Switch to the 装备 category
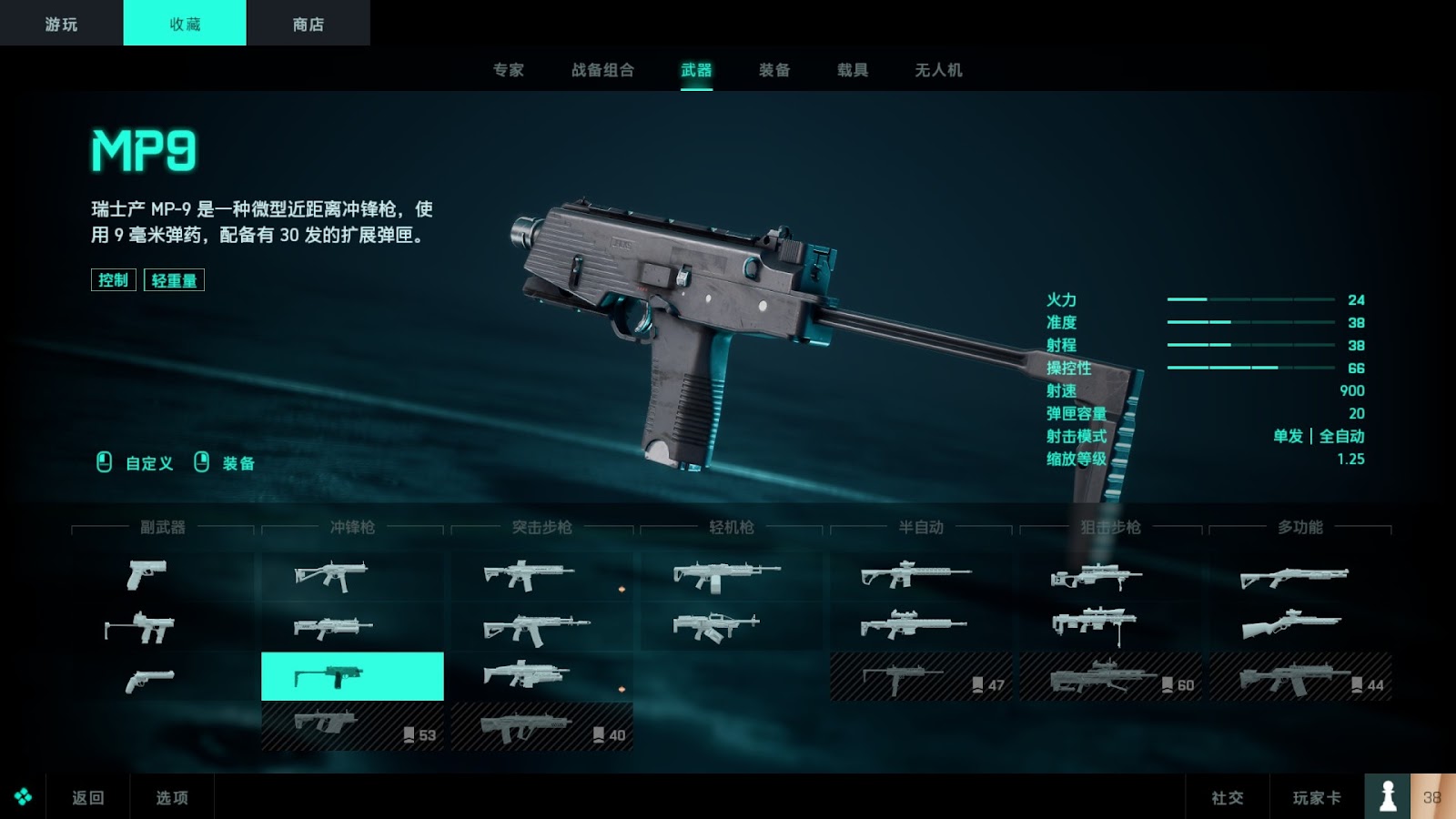The image size is (1456, 819). pyautogui.click(x=774, y=70)
